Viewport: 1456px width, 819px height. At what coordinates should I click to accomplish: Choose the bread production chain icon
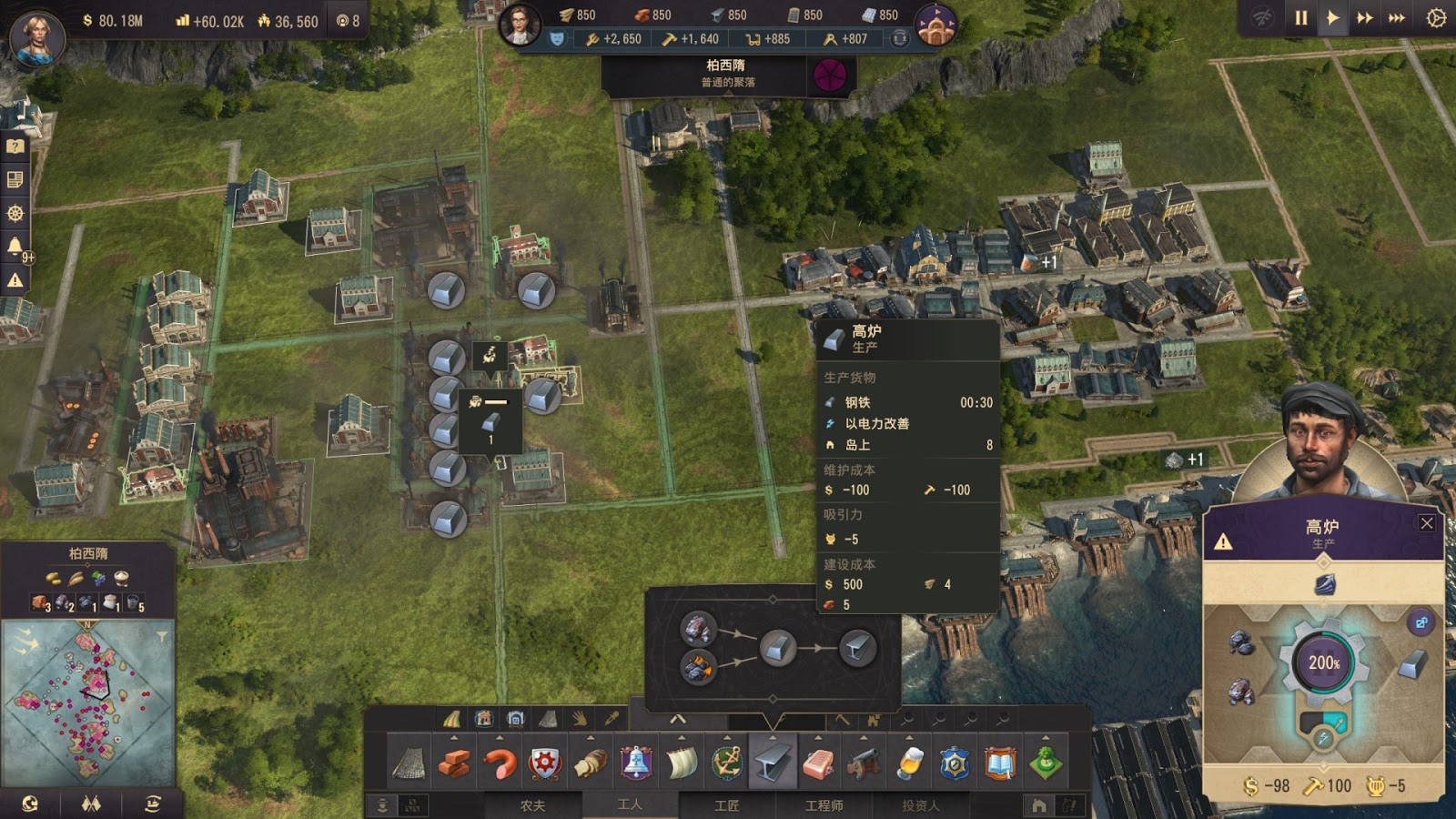pos(591,763)
